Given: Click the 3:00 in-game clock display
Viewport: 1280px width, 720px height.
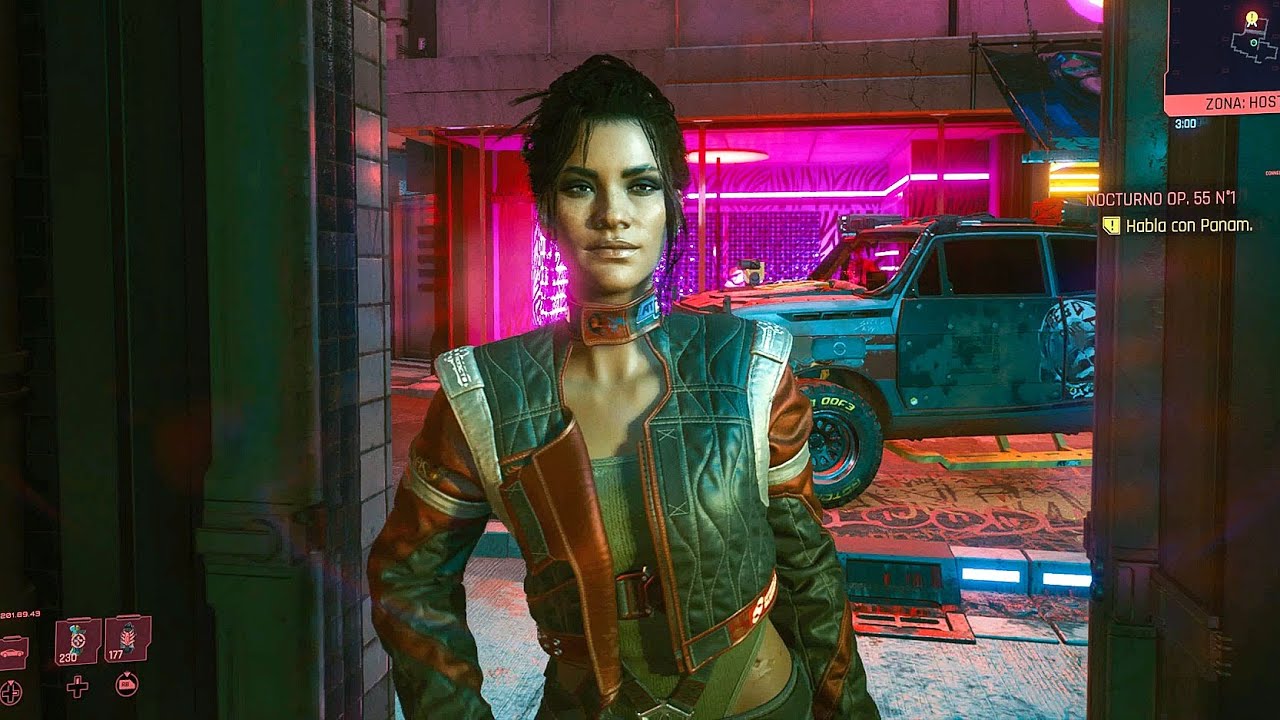Looking at the screenshot, I should coord(1186,124).
